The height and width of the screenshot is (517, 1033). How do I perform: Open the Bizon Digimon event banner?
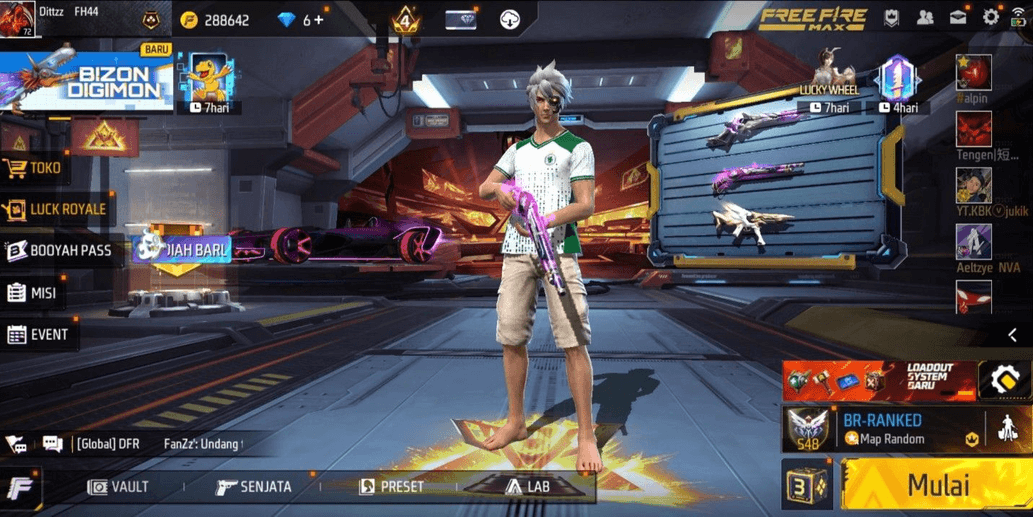(x=86, y=80)
